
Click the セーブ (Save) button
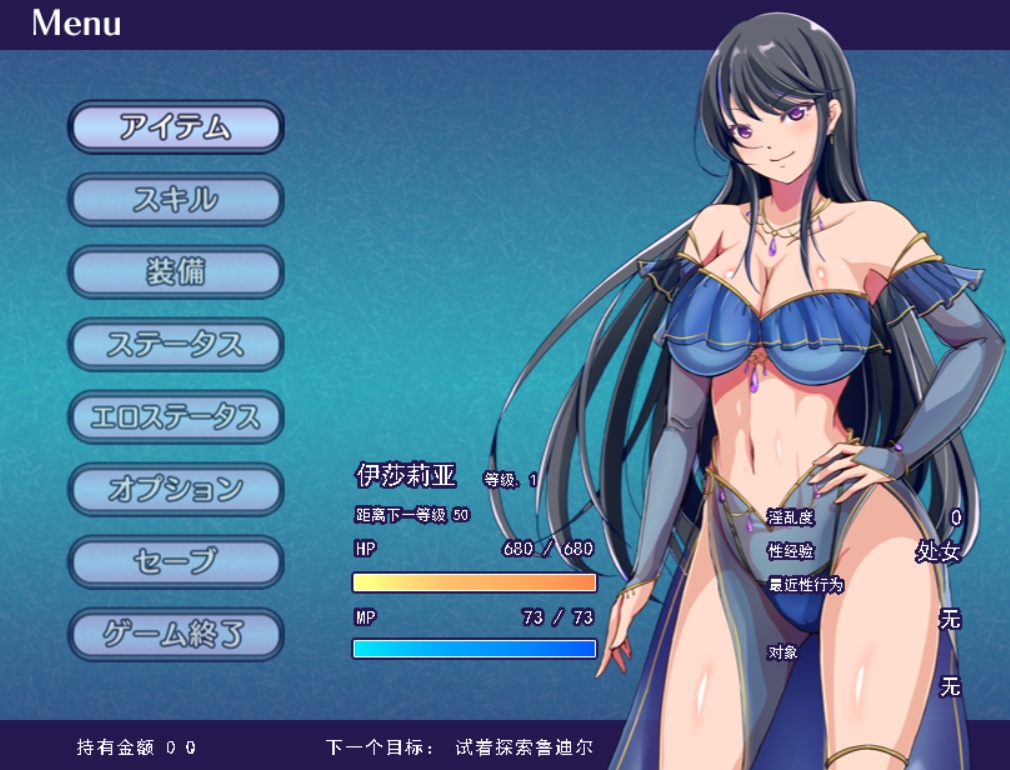(x=176, y=562)
